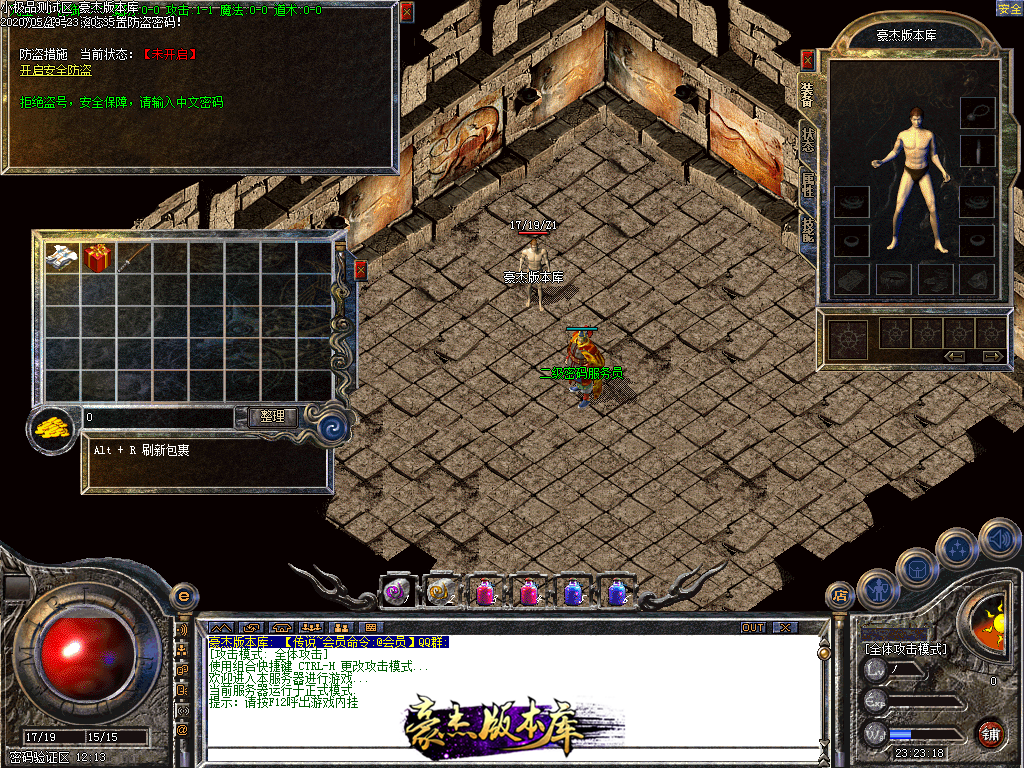
Task: Show the '技能' skills tab
Action: (808, 230)
